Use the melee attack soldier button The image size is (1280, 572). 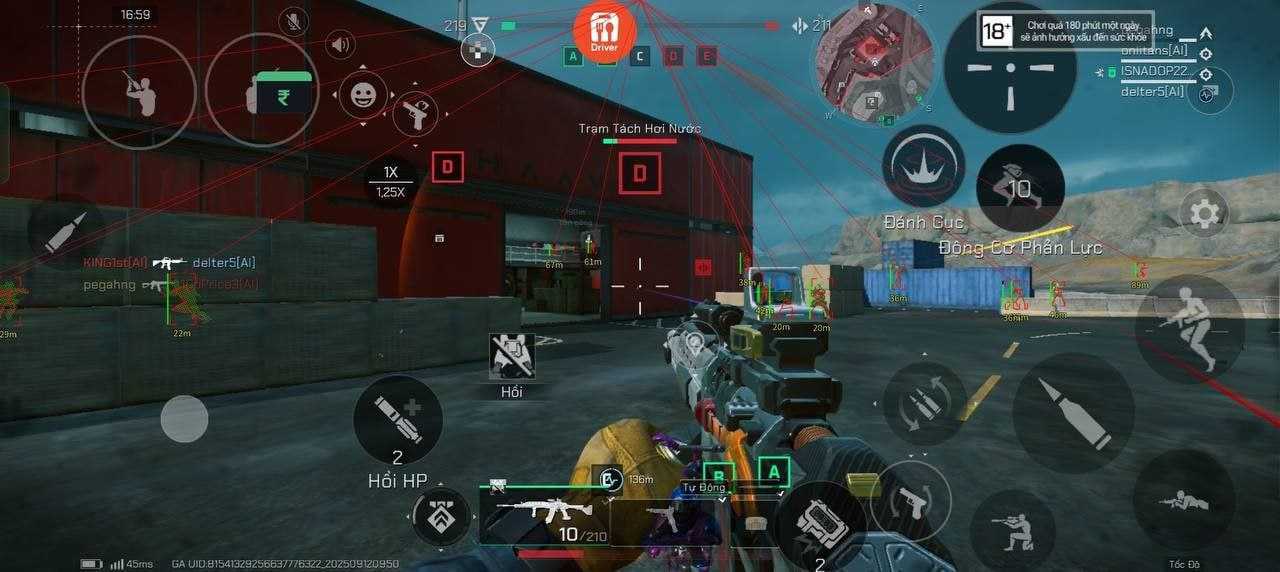pos(139,92)
